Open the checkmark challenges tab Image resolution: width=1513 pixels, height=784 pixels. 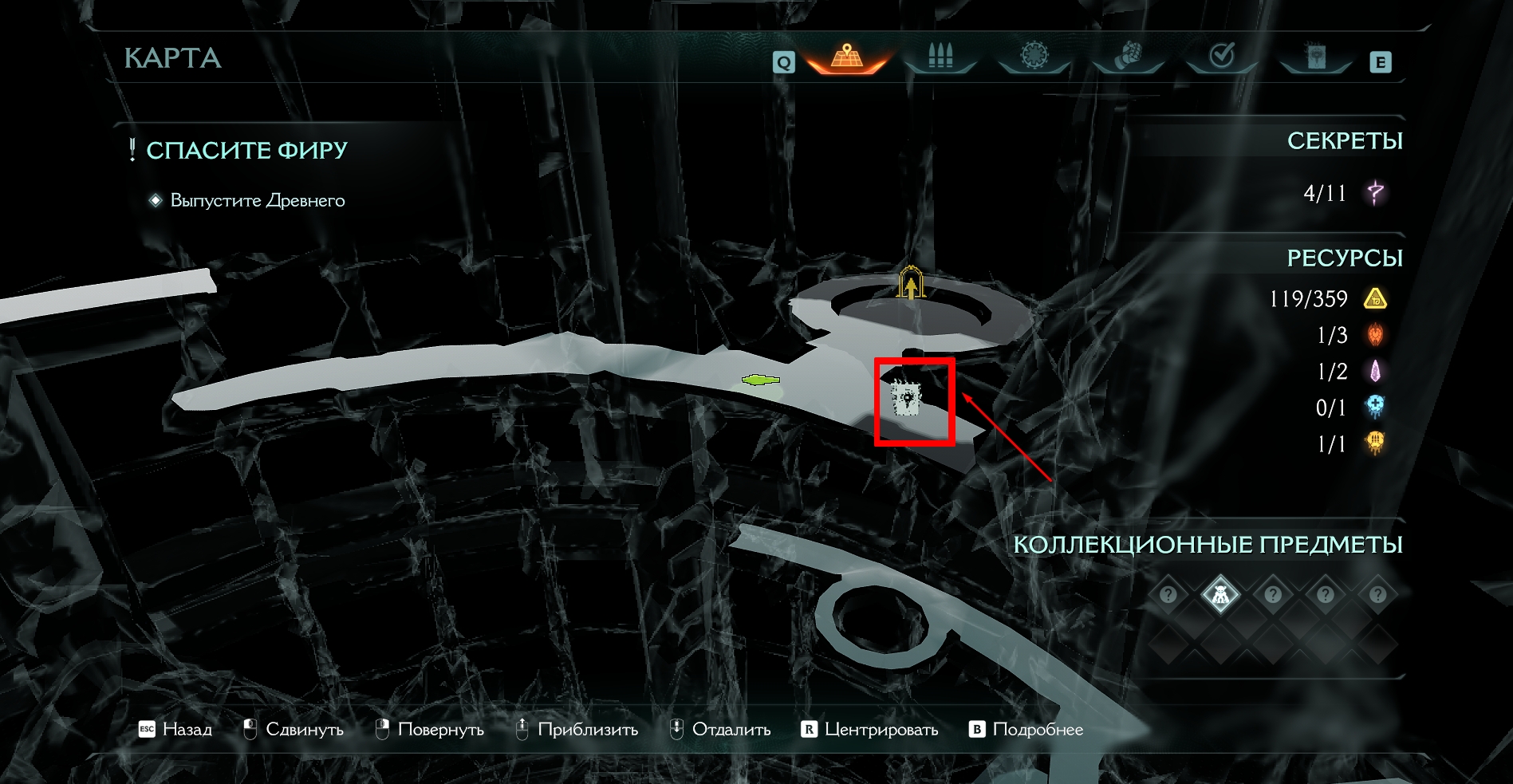[1222, 56]
